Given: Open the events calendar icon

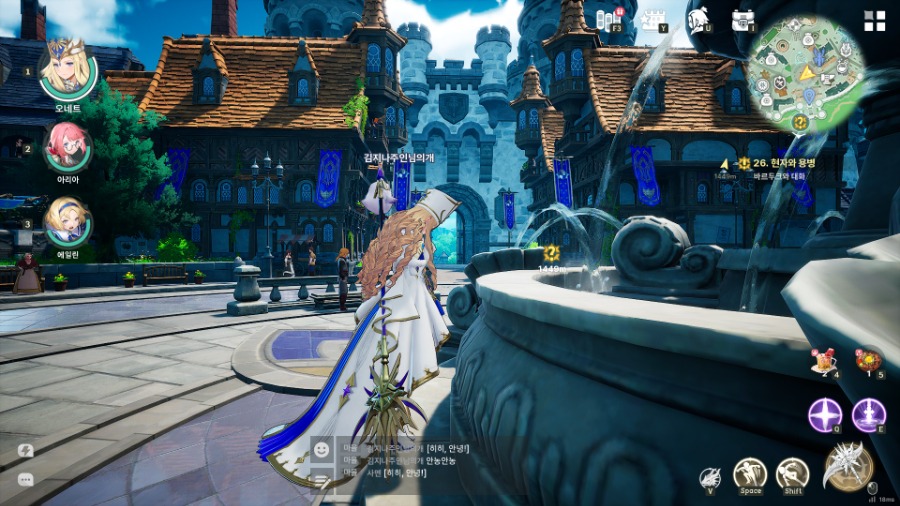Looking at the screenshot, I should click(654, 20).
